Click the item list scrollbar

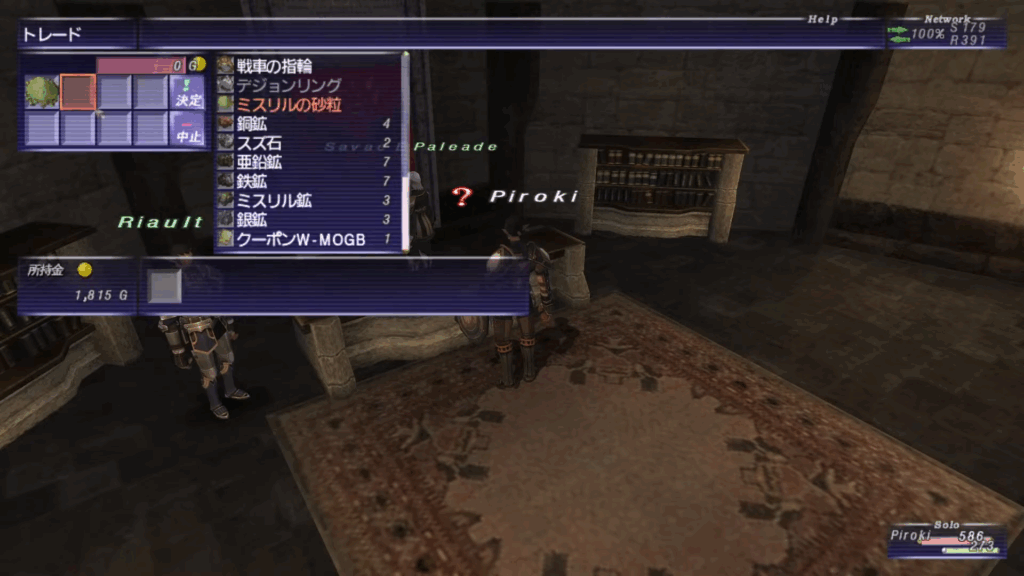coord(405,150)
